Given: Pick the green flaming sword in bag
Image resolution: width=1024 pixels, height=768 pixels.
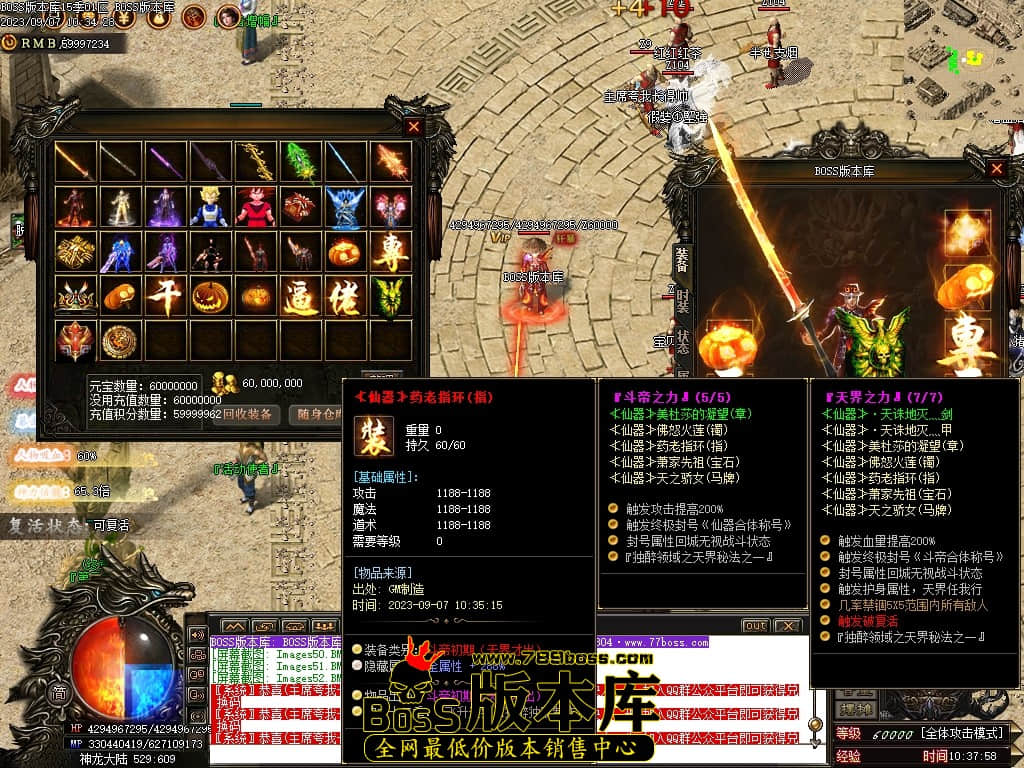Looking at the screenshot, I should tap(300, 162).
